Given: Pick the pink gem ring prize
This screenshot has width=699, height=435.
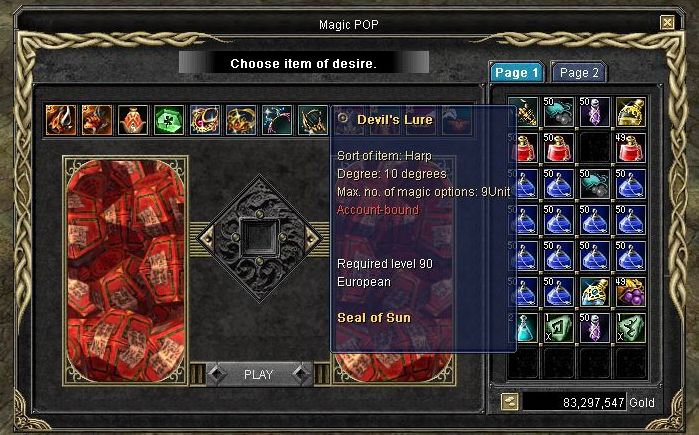Looking at the screenshot, I should coord(205,120).
